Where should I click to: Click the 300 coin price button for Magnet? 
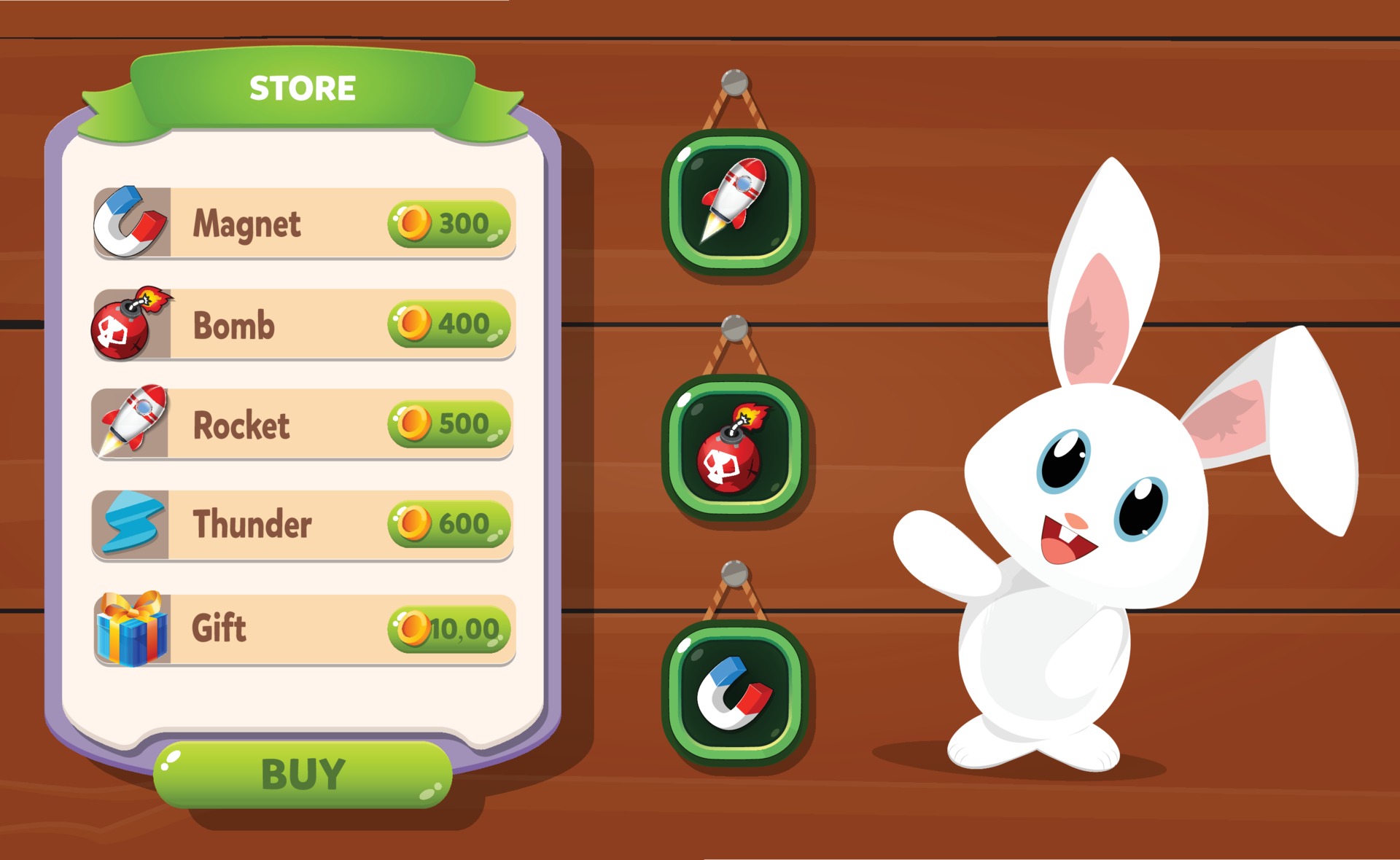point(448,222)
